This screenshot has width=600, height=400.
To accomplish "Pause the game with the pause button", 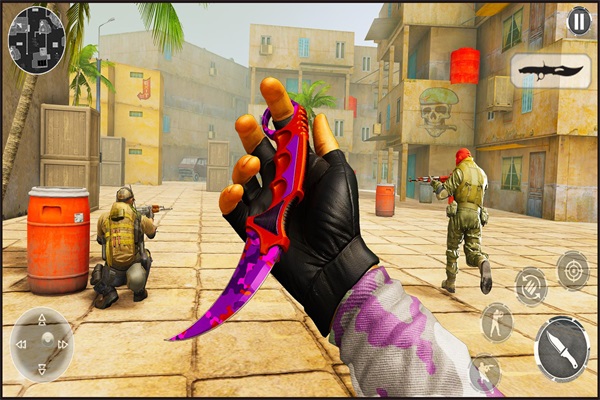I will (578, 20).
